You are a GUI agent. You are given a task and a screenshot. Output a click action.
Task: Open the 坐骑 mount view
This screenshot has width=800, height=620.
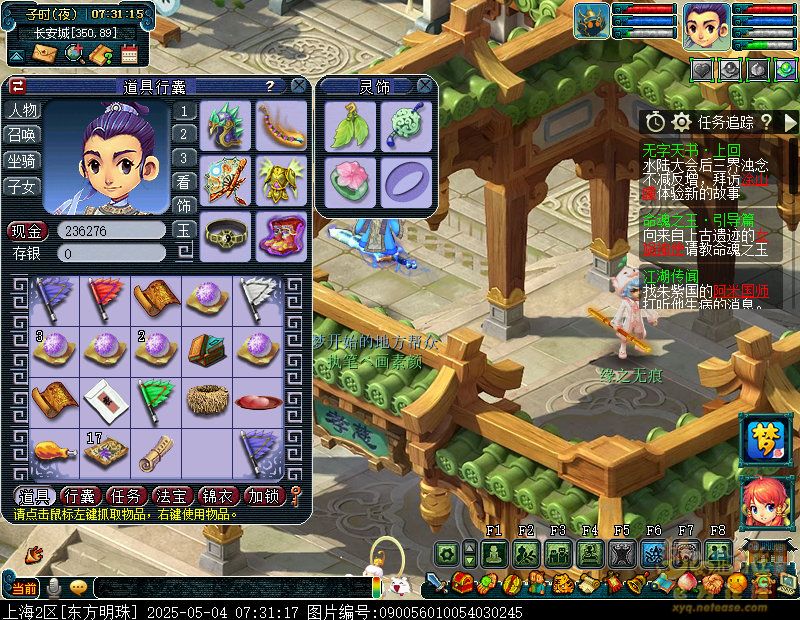[x=22, y=160]
